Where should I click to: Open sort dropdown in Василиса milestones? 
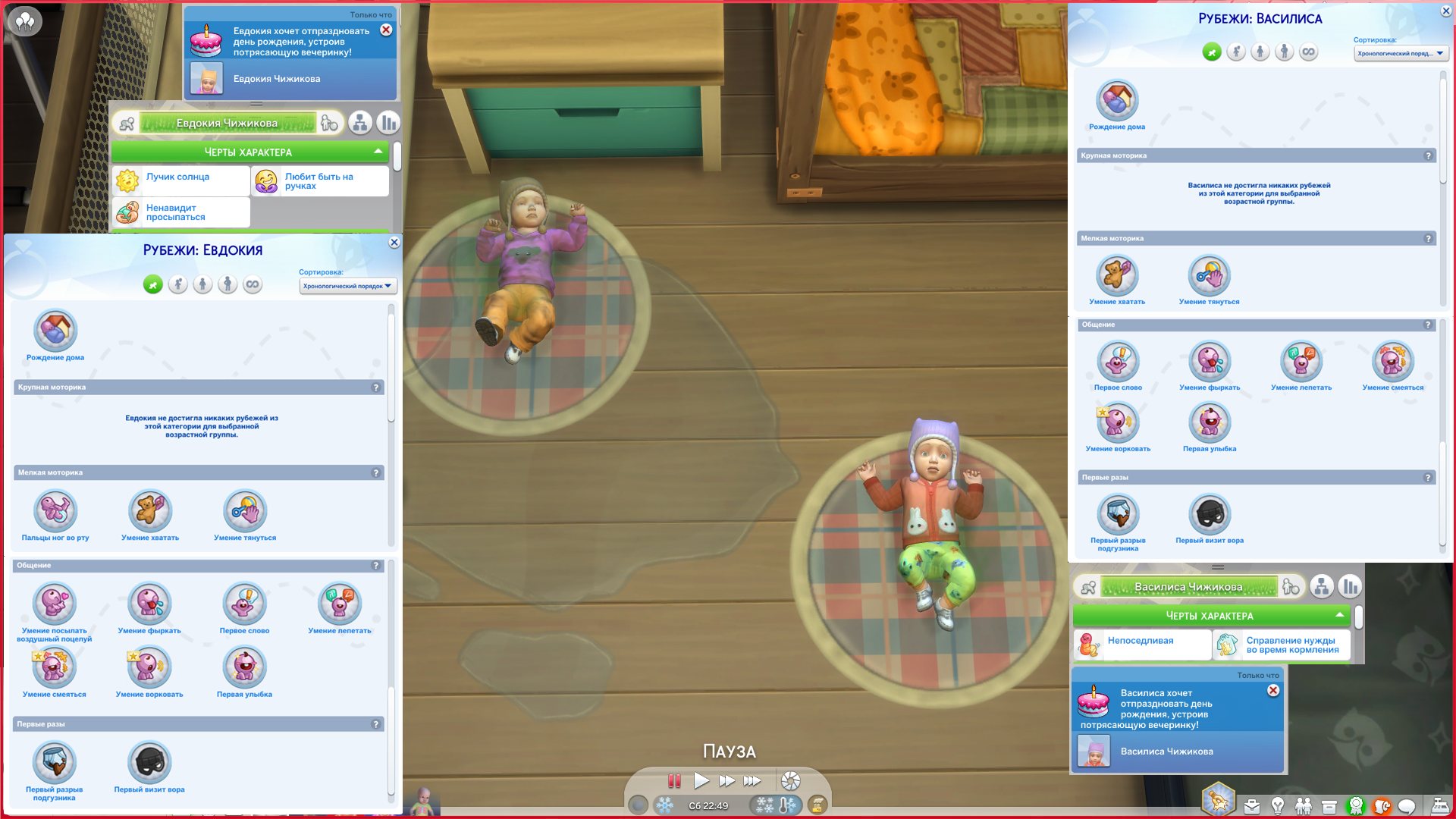[1401, 53]
